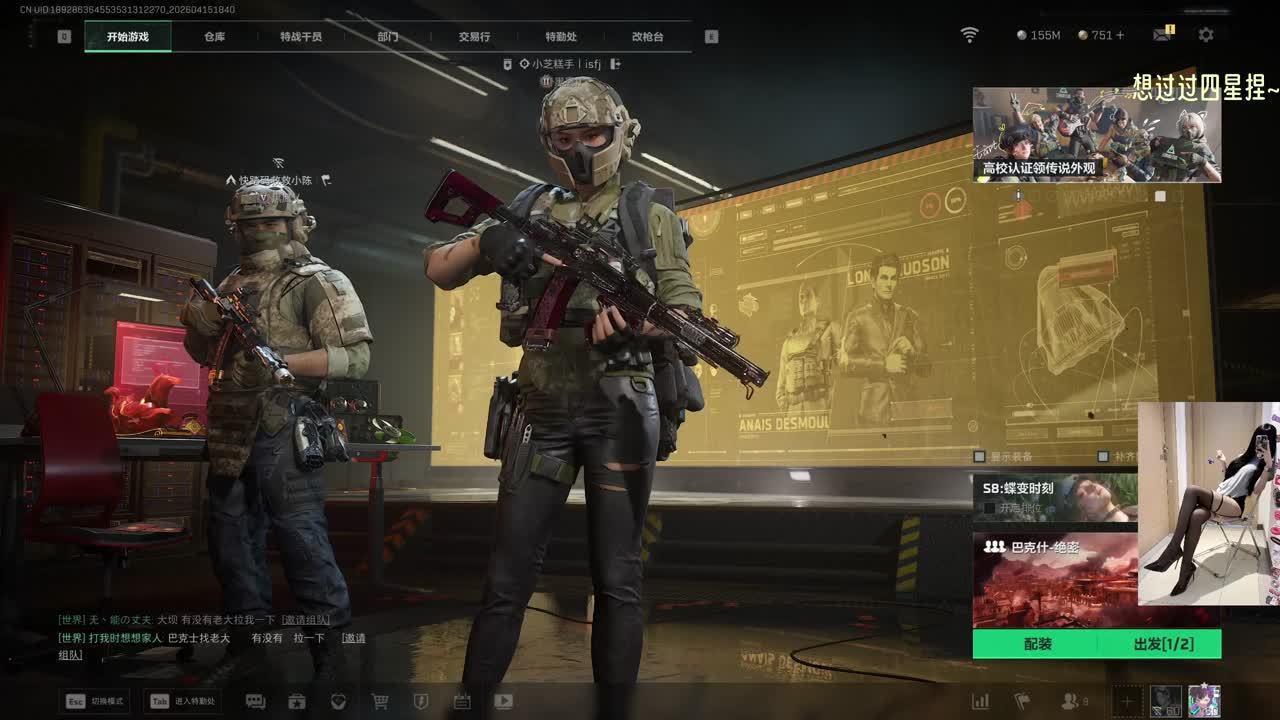
Task: Add a teammate via the plus slot
Action: pyautogui.click(x=1126, y=702)
